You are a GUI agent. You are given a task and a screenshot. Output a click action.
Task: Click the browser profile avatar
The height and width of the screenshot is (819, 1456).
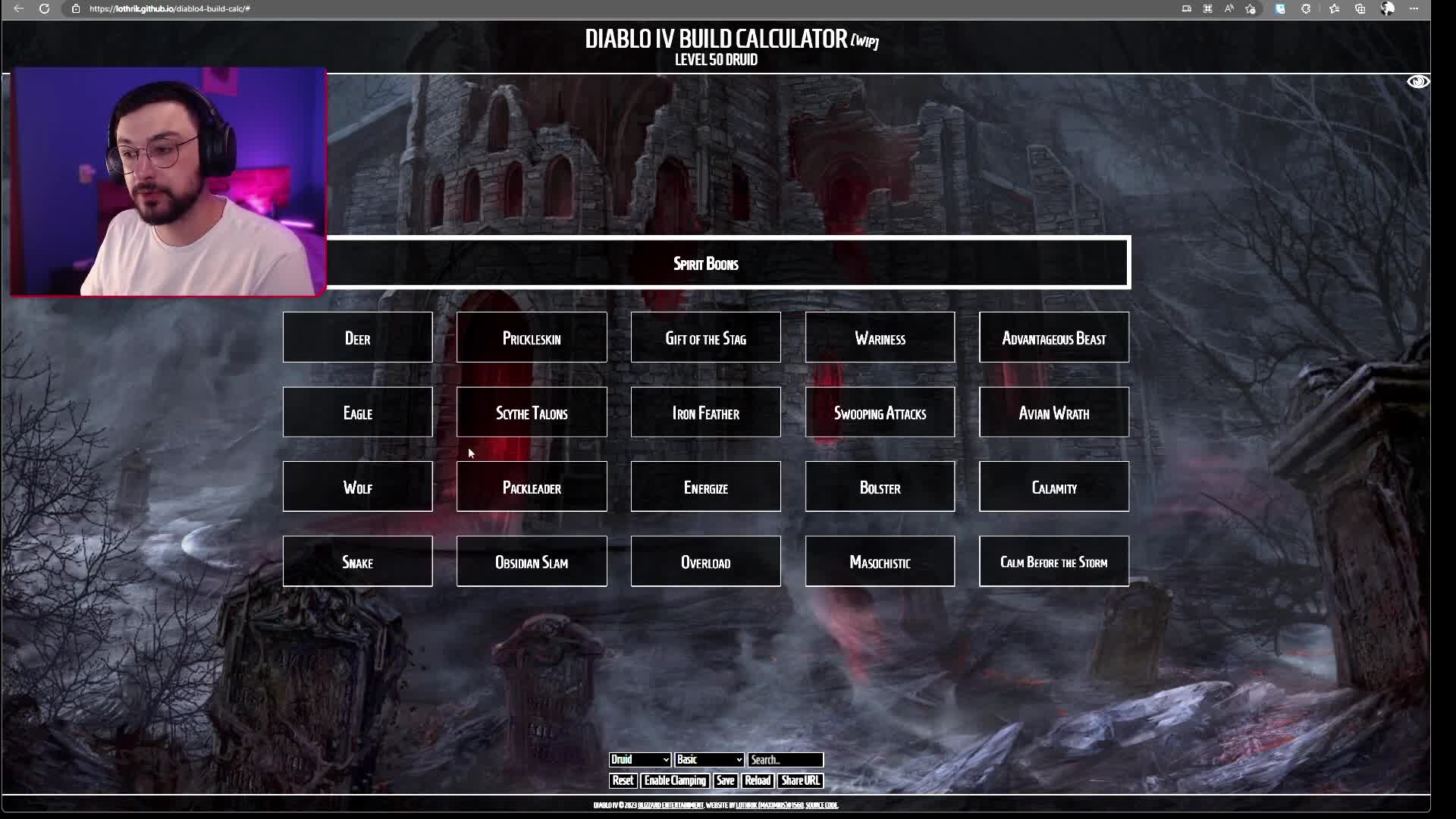pos(1387,9)
